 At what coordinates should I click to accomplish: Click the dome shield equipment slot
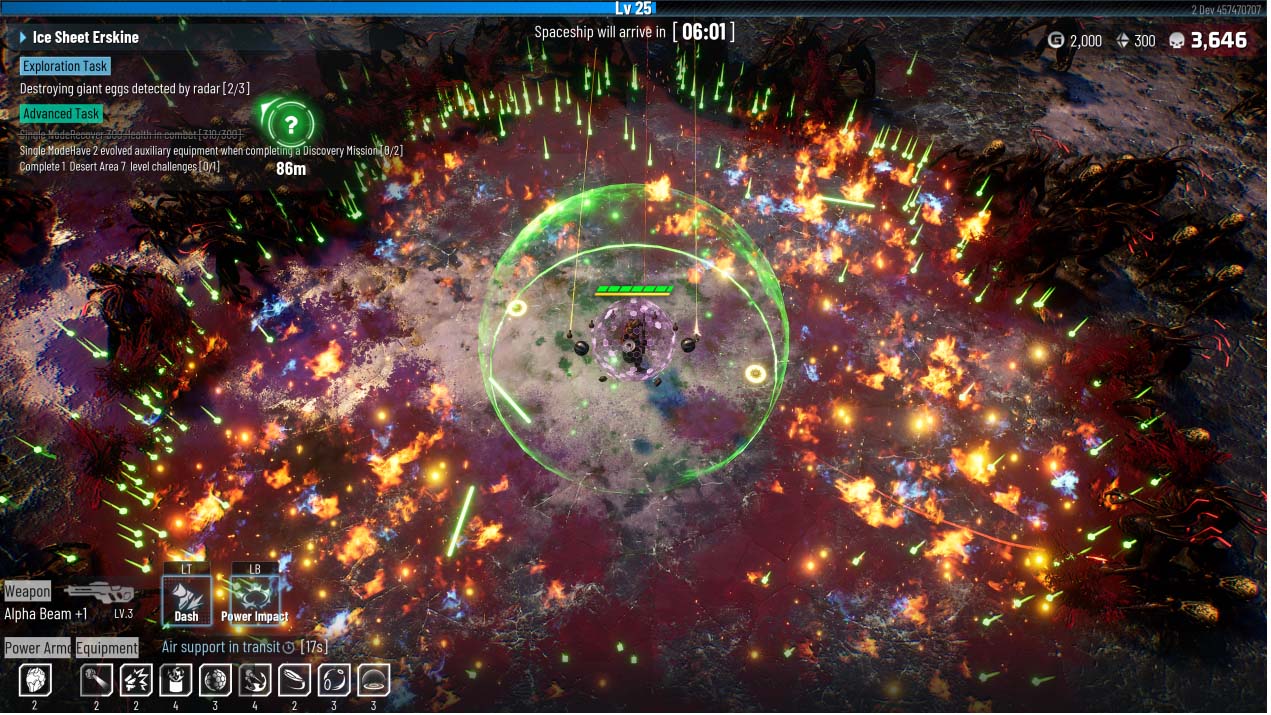pos(373,682)
